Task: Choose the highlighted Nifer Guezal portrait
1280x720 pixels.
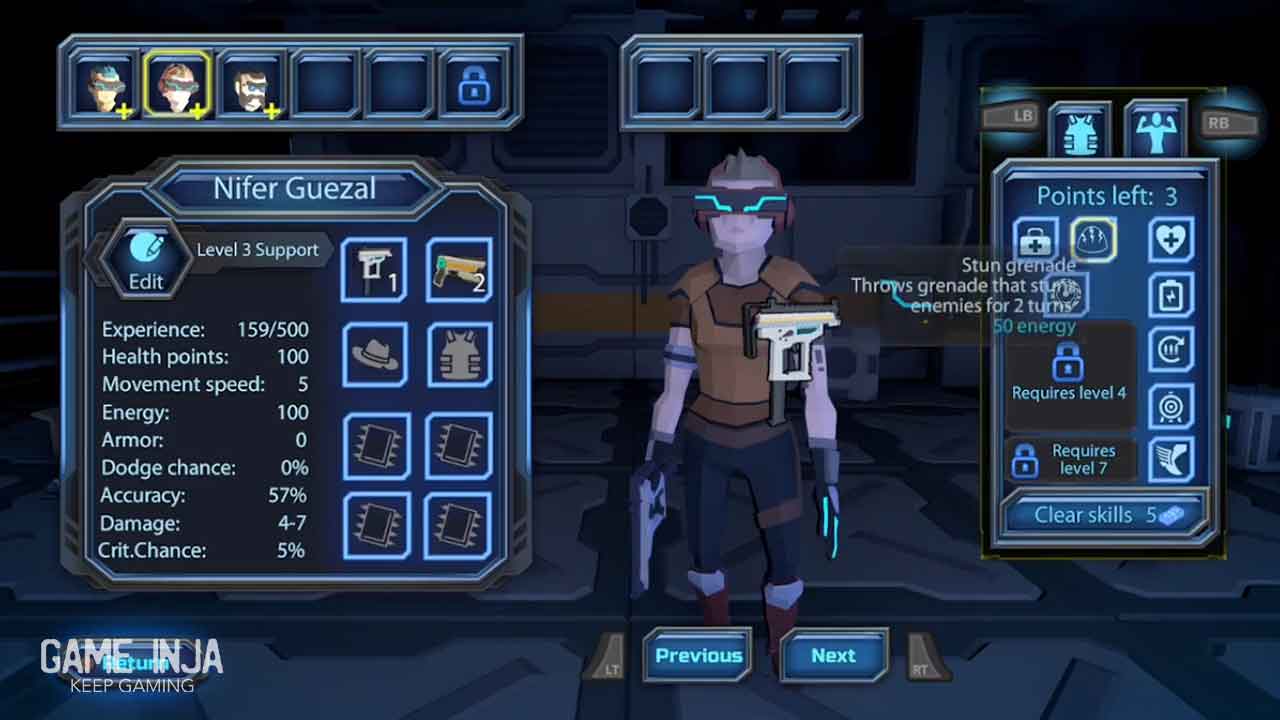Action: coord(177,85)
